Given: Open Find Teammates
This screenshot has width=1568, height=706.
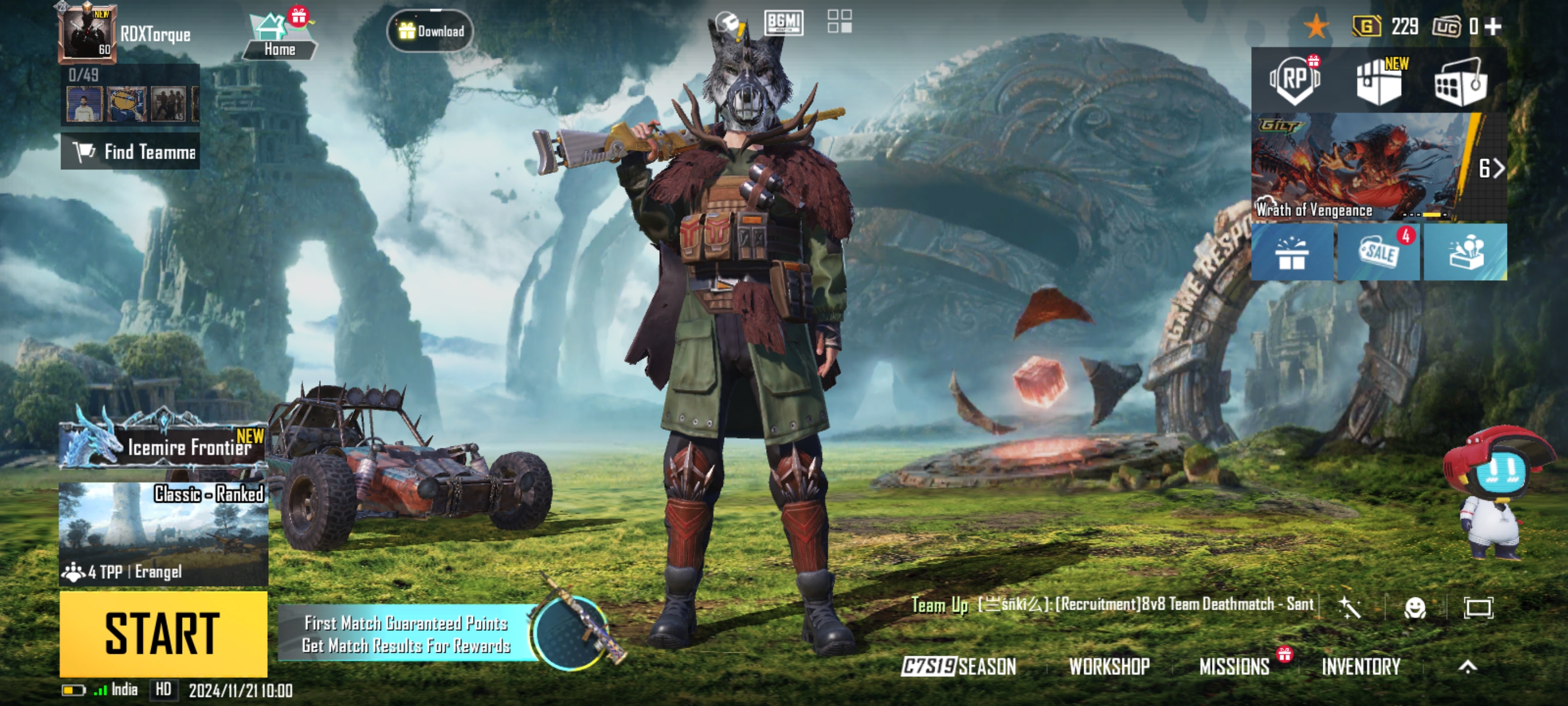Looking at the screenshot, I should point(130,152).
